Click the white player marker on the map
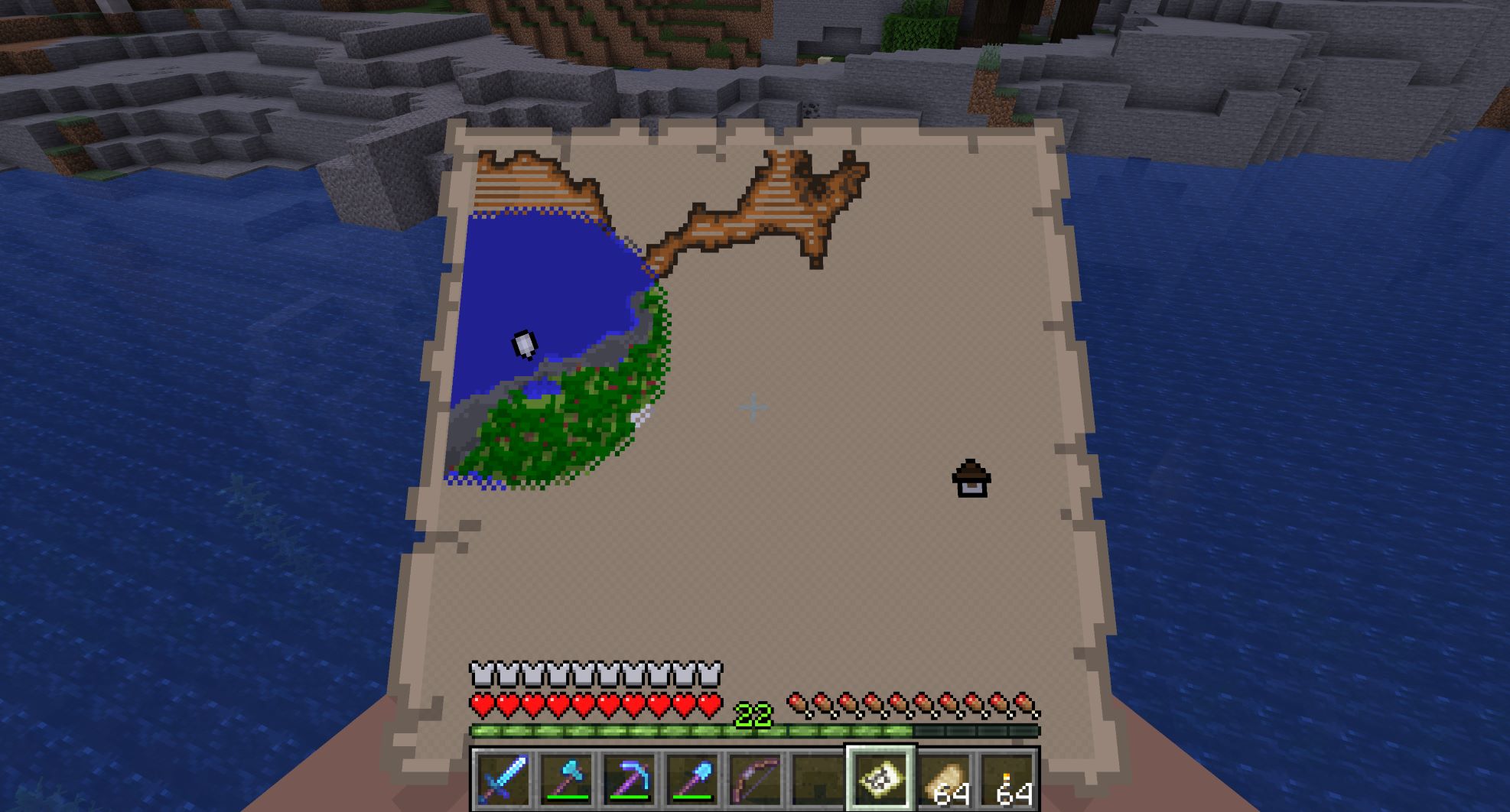 click(525, 344)
